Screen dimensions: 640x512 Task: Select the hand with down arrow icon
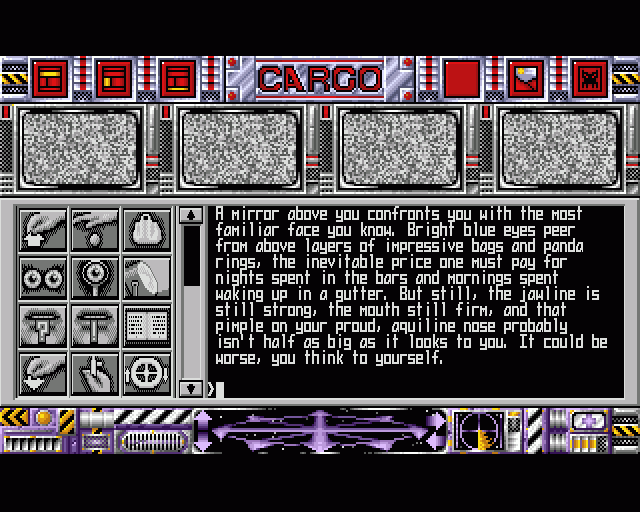pos(43,373)
